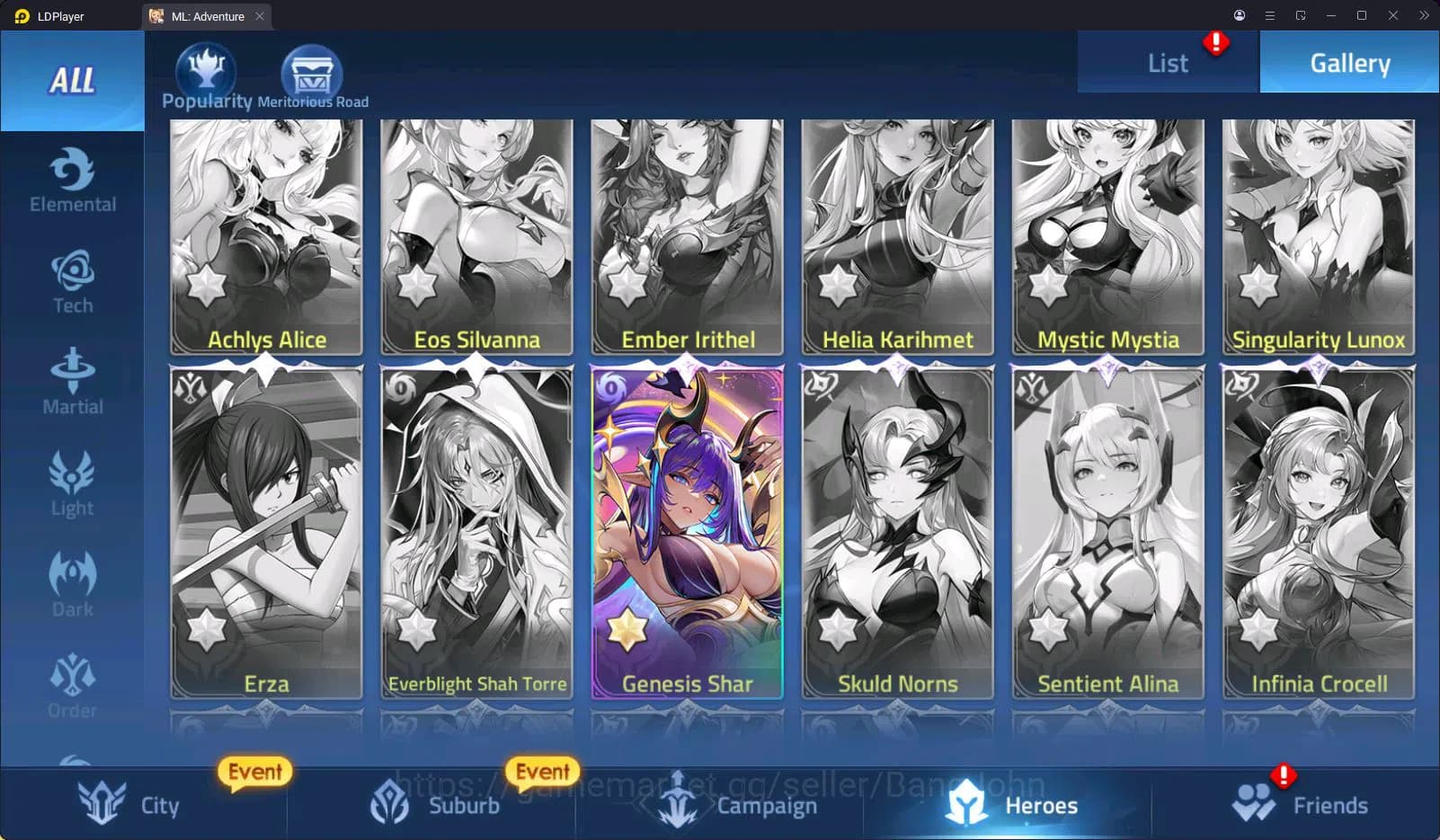The image size is (1440, 840).
Task: Select the Light faction filter
Action: (72, 485)
